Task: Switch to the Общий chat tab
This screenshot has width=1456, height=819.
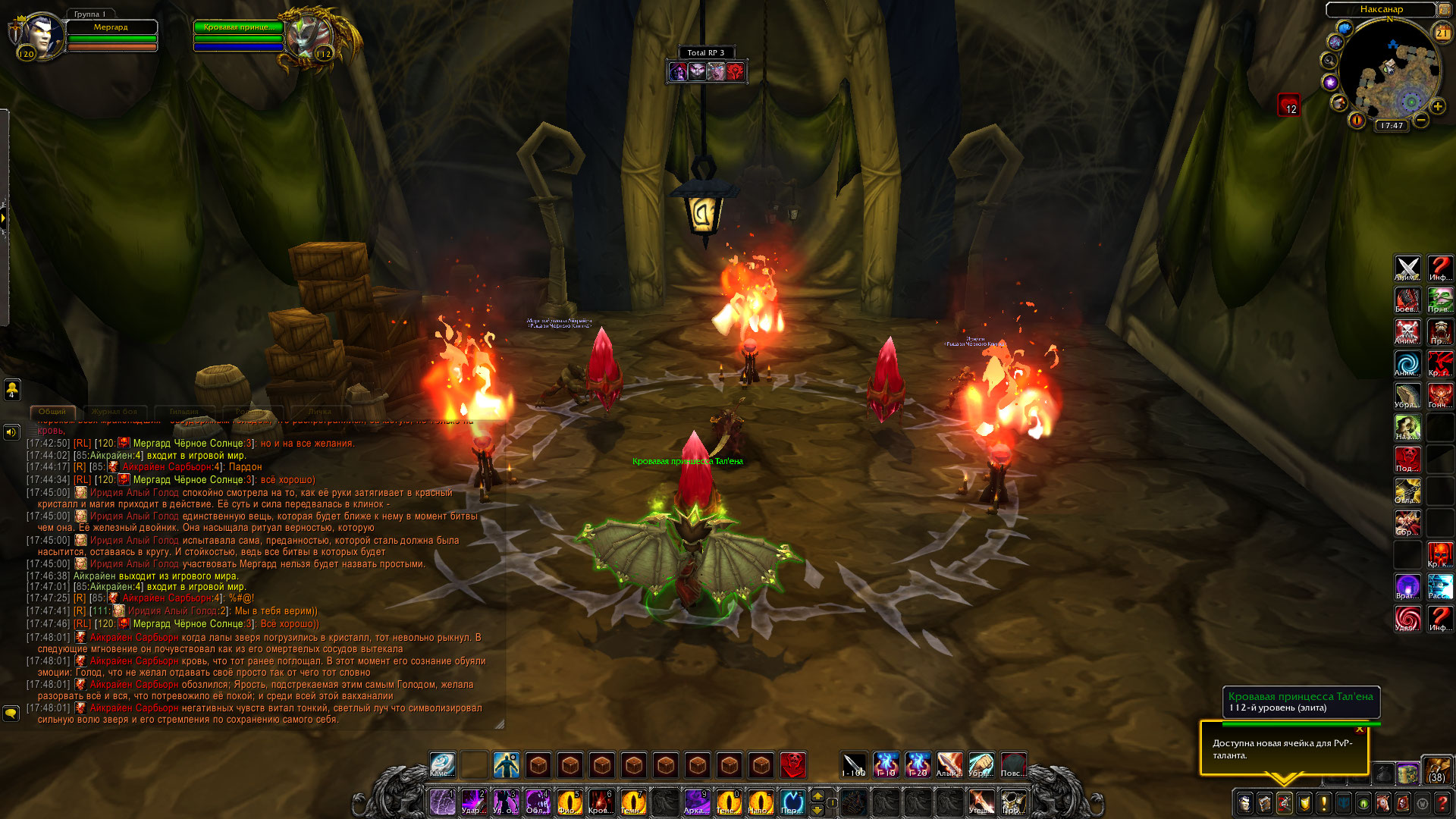Action: [x=52, y=412]
